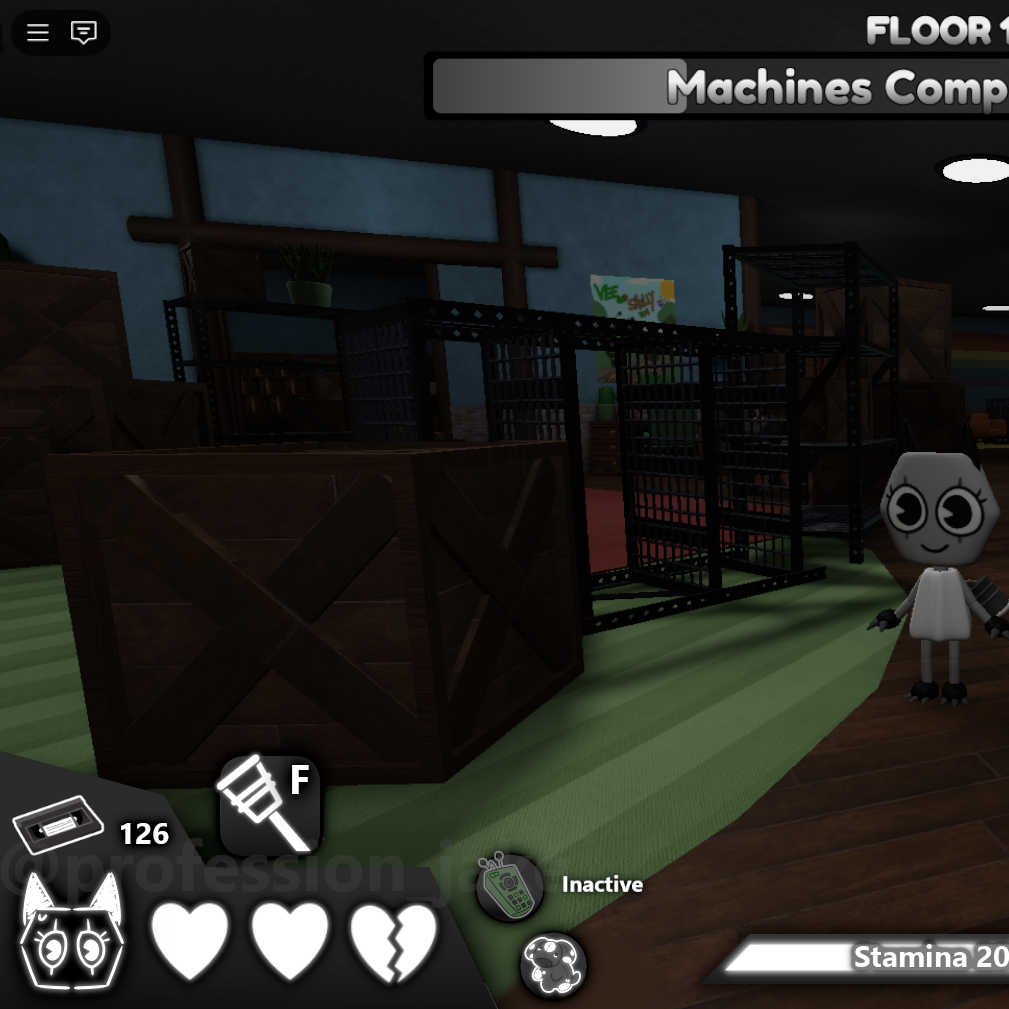
Task: Toggle the Roblox chat window
Action: (84, 33)
